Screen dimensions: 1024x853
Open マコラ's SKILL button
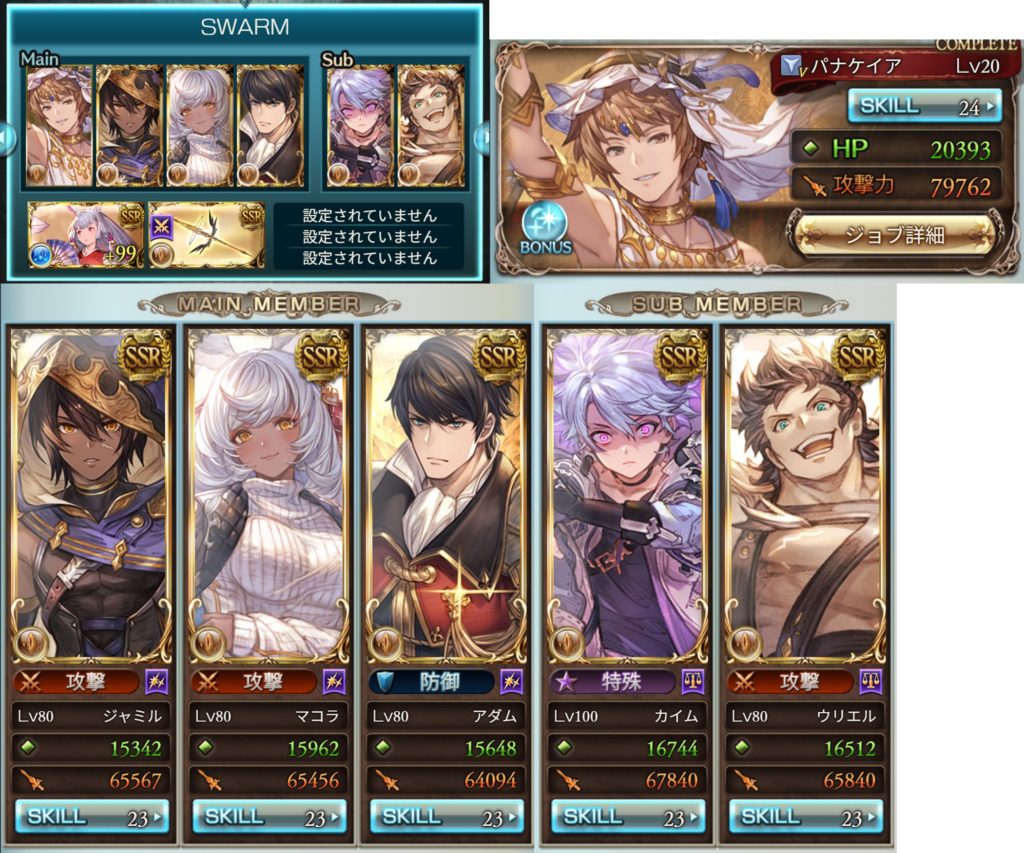(x=270, y=816)
